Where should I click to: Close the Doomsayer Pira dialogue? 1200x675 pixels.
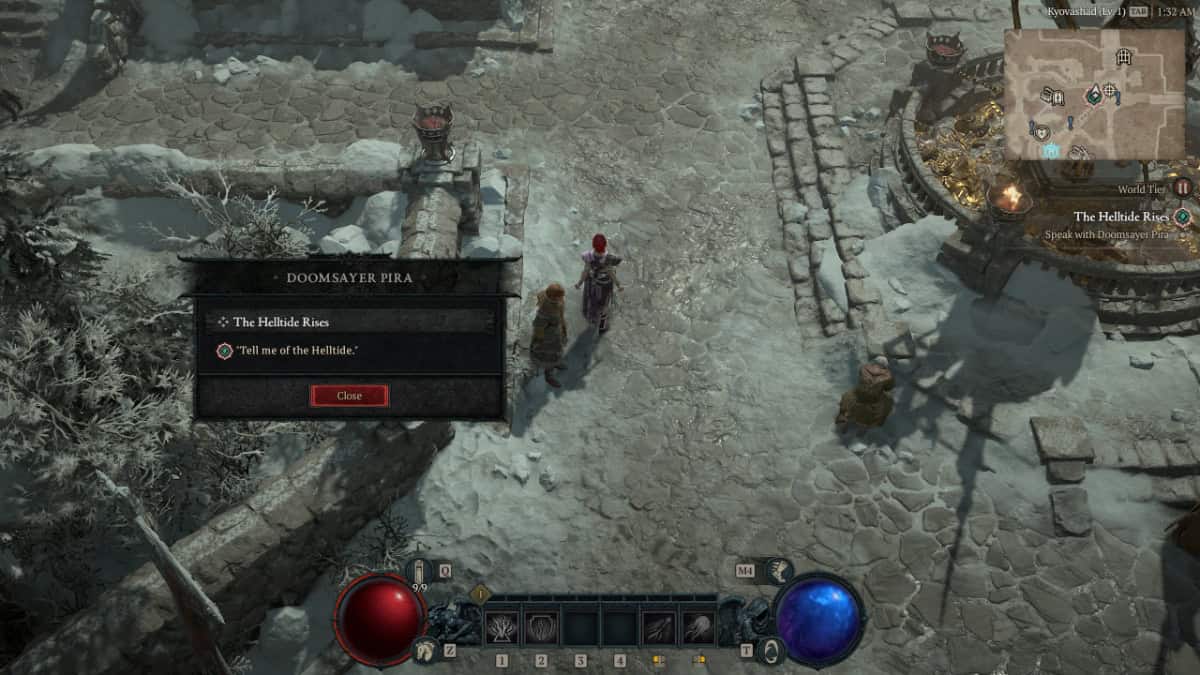pyautogui.click(x=349, y=396)
